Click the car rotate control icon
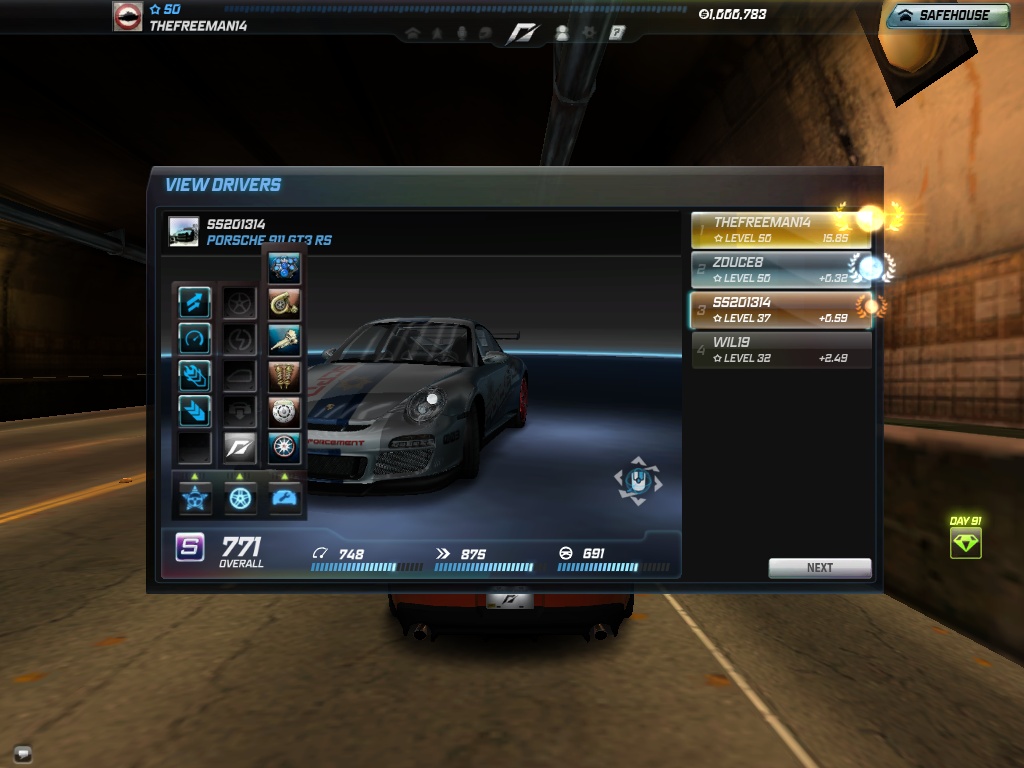This screenshot has width=1024, height=768. coord(637,482)
